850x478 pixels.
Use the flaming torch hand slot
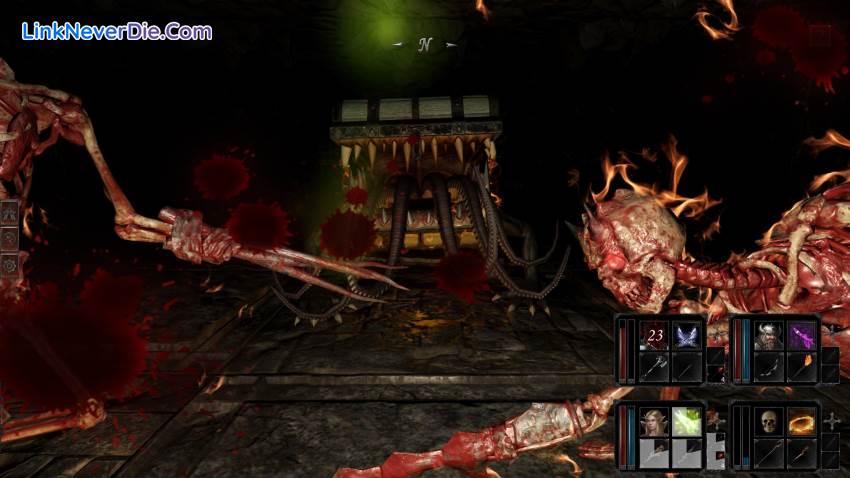click(x=802, y=368)
